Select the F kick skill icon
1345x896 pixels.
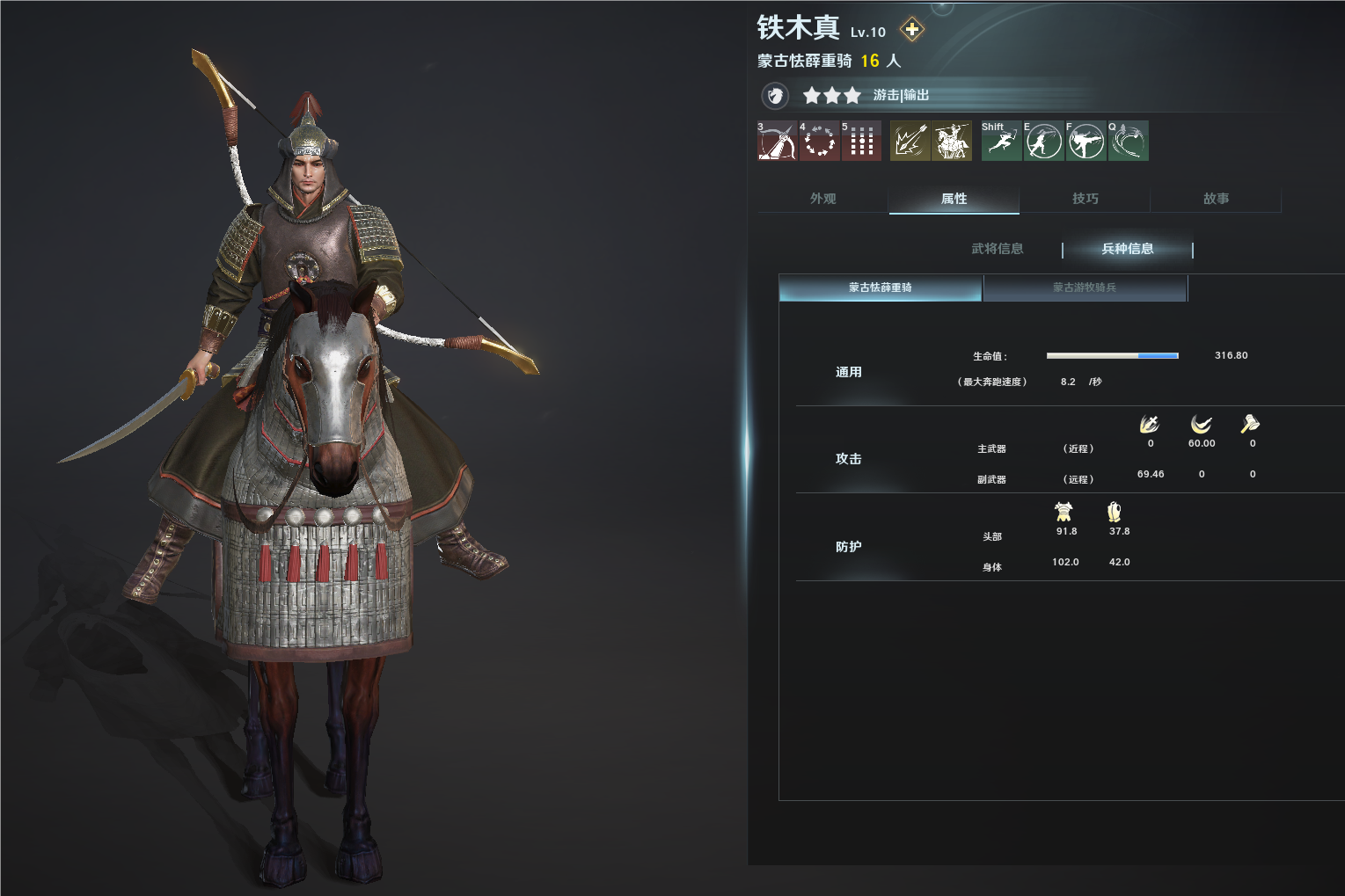pyautogui.click(x=1086, y=141)
